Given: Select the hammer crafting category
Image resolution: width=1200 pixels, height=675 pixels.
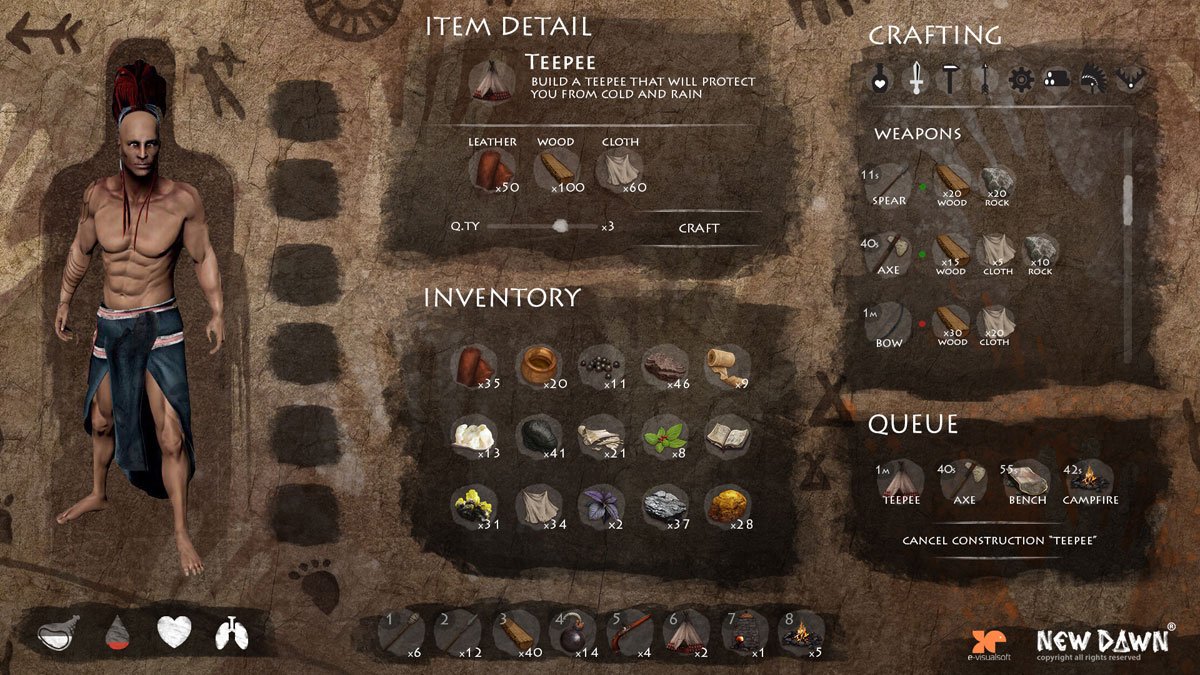Looking at the screenshot, I should [x=950, y=79].
